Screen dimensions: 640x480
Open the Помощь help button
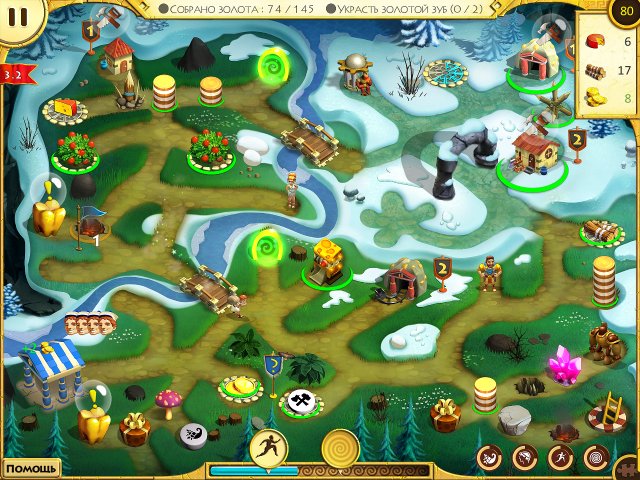point(30,468)
